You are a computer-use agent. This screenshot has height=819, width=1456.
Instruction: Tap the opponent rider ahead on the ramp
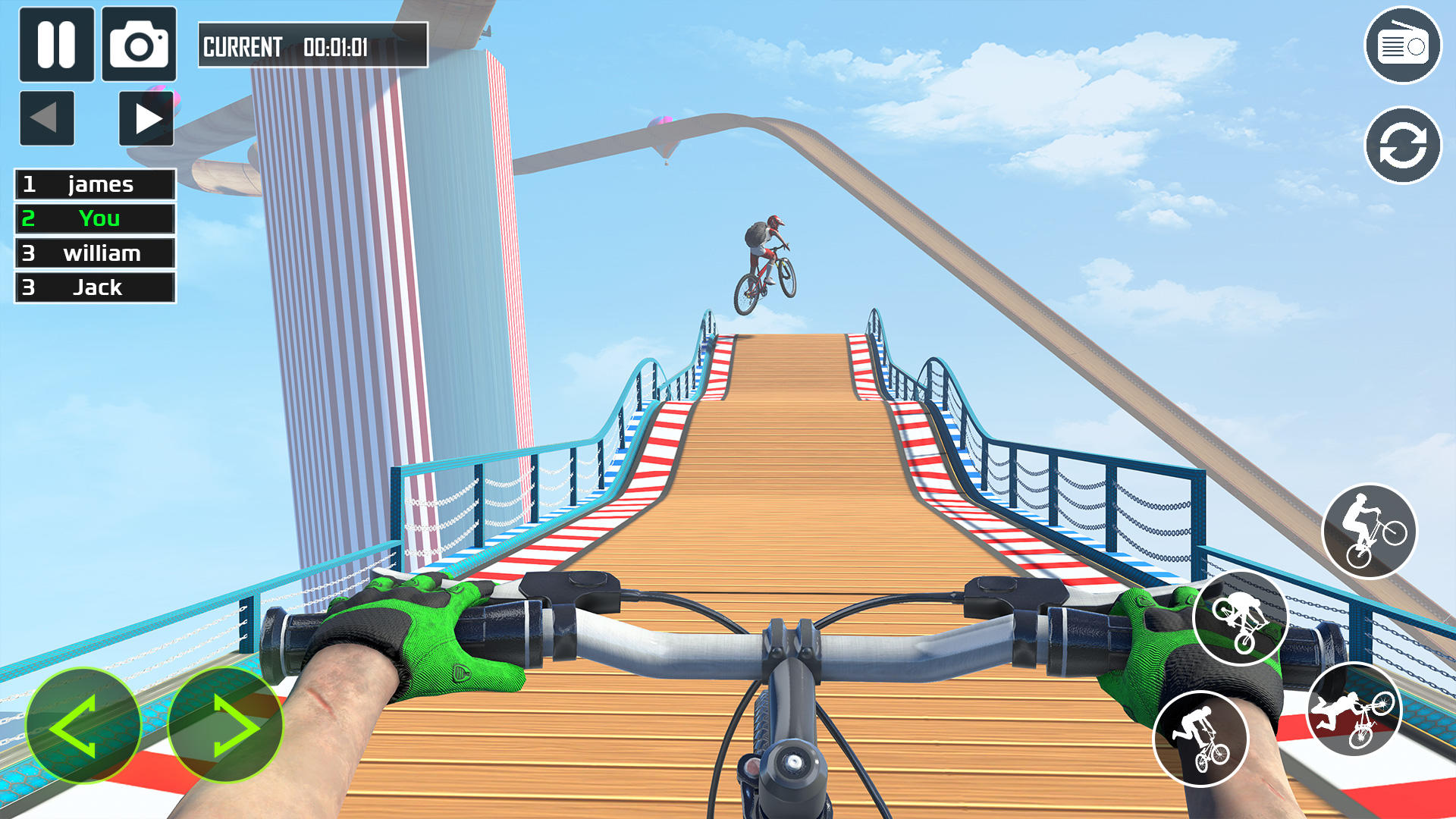click(765, 258)
